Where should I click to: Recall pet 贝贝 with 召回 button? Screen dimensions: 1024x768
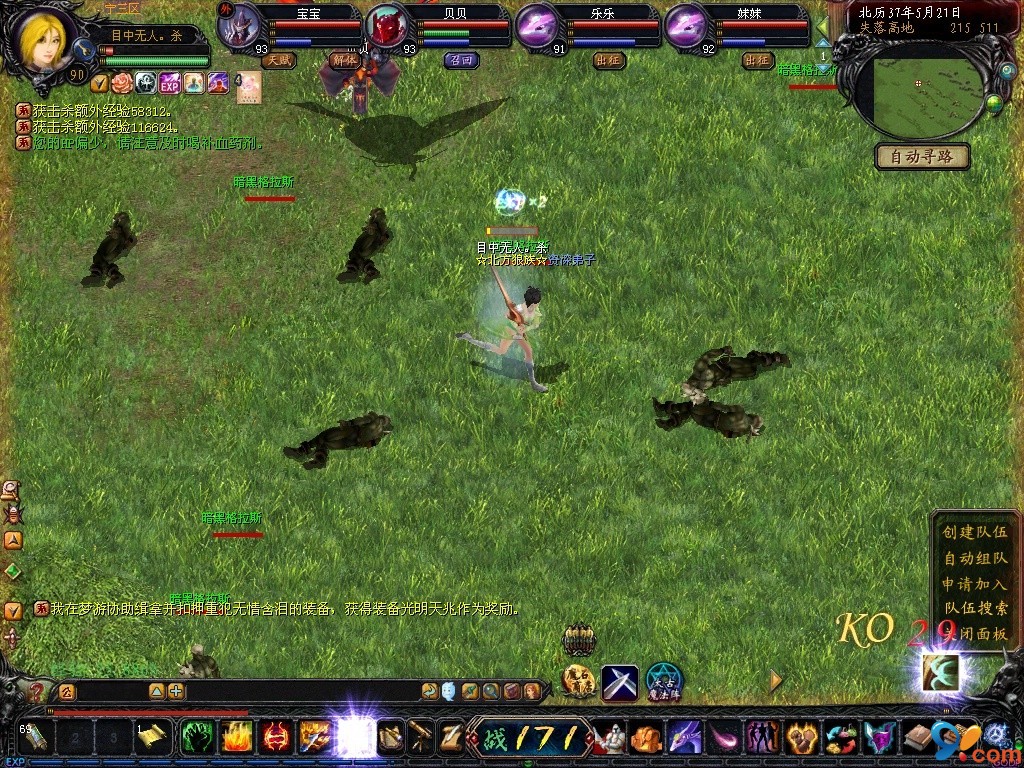462,60
